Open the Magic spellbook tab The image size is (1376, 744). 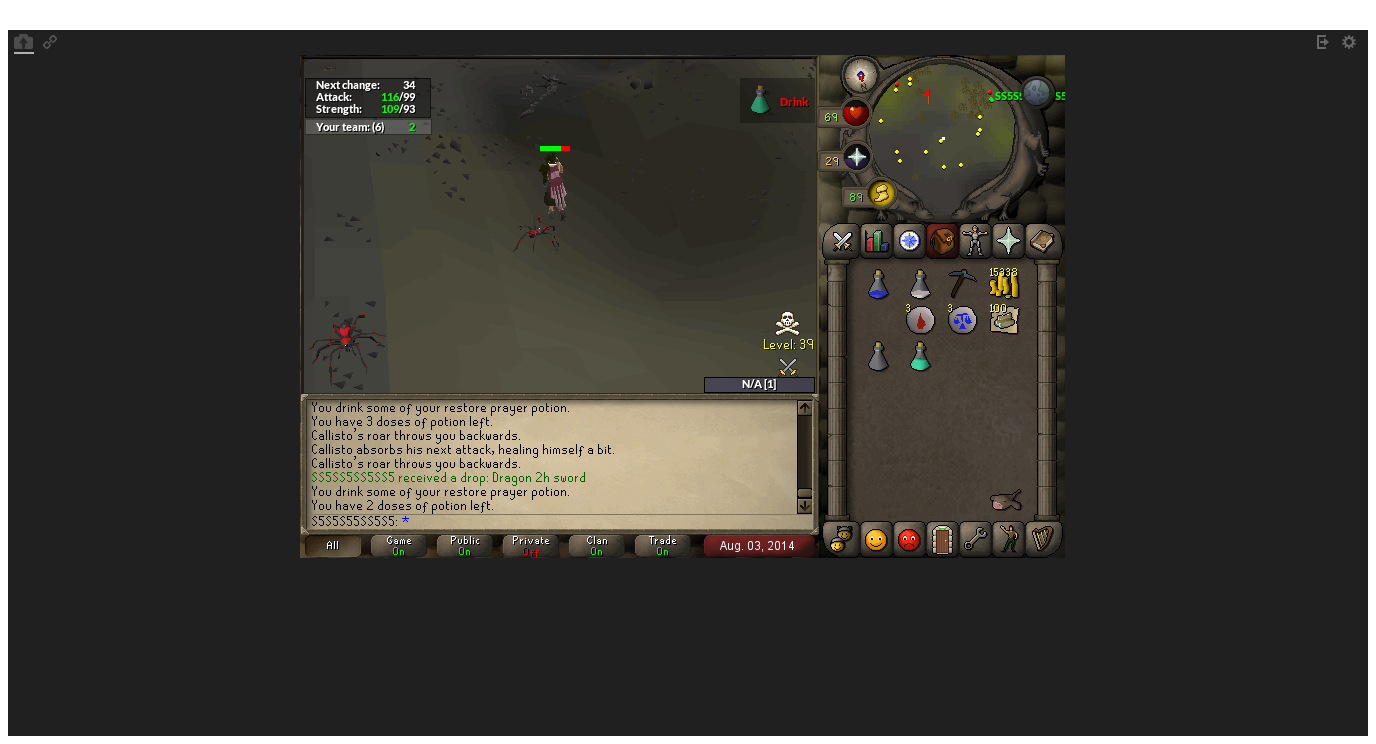point(1043,241)
